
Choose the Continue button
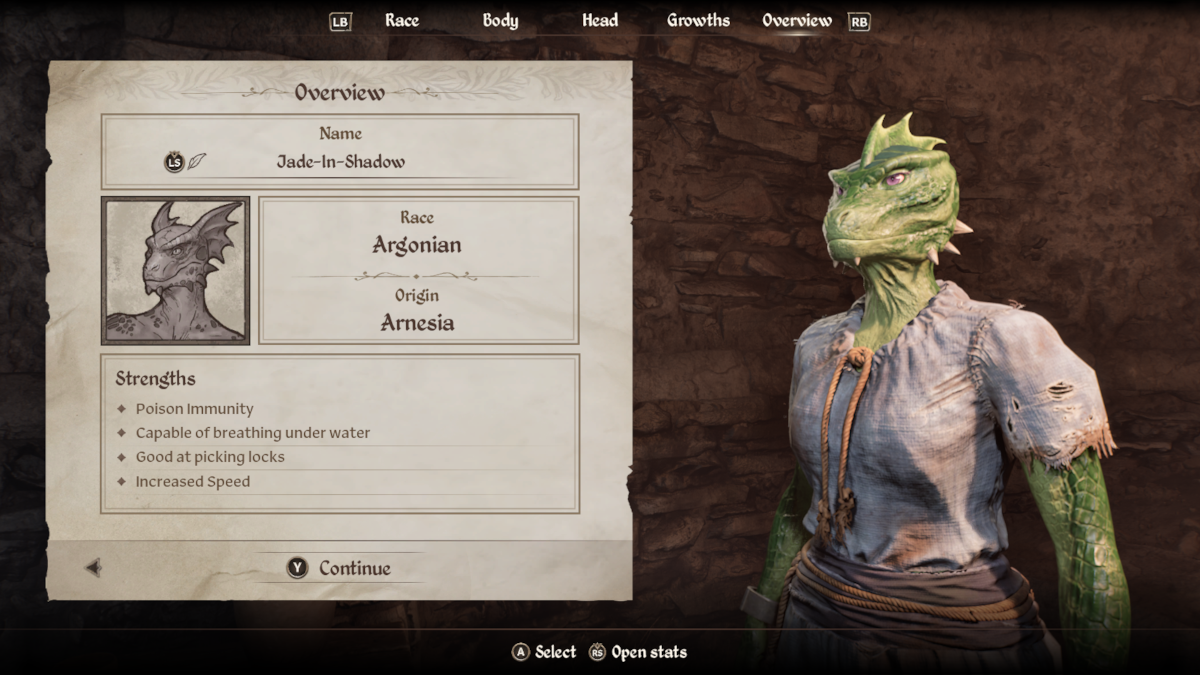tap(340, 568)
